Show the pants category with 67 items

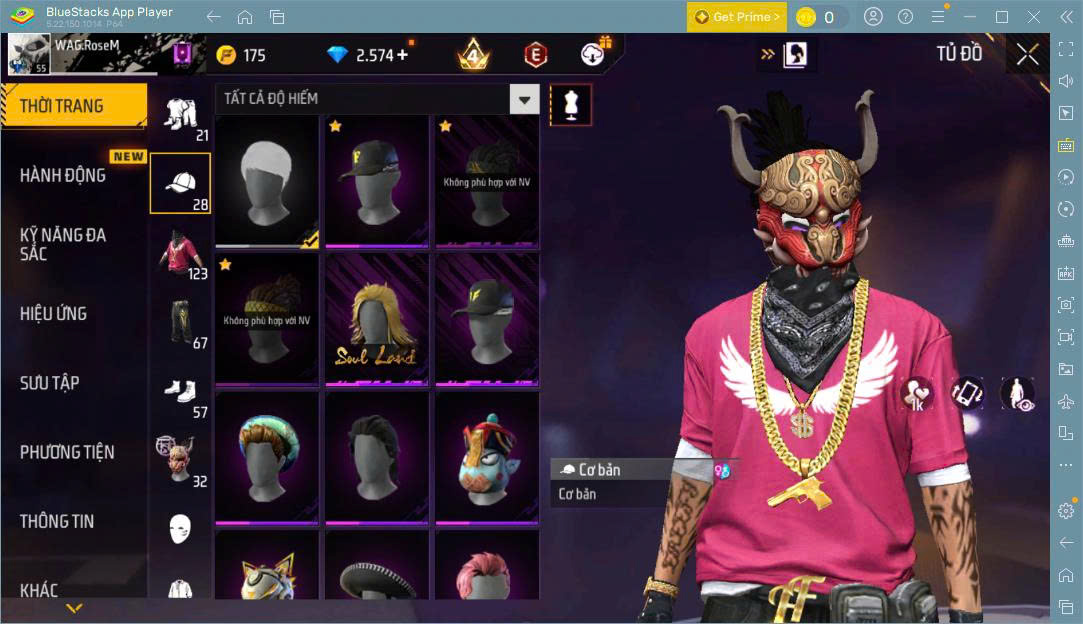click(x=180, y=322)
